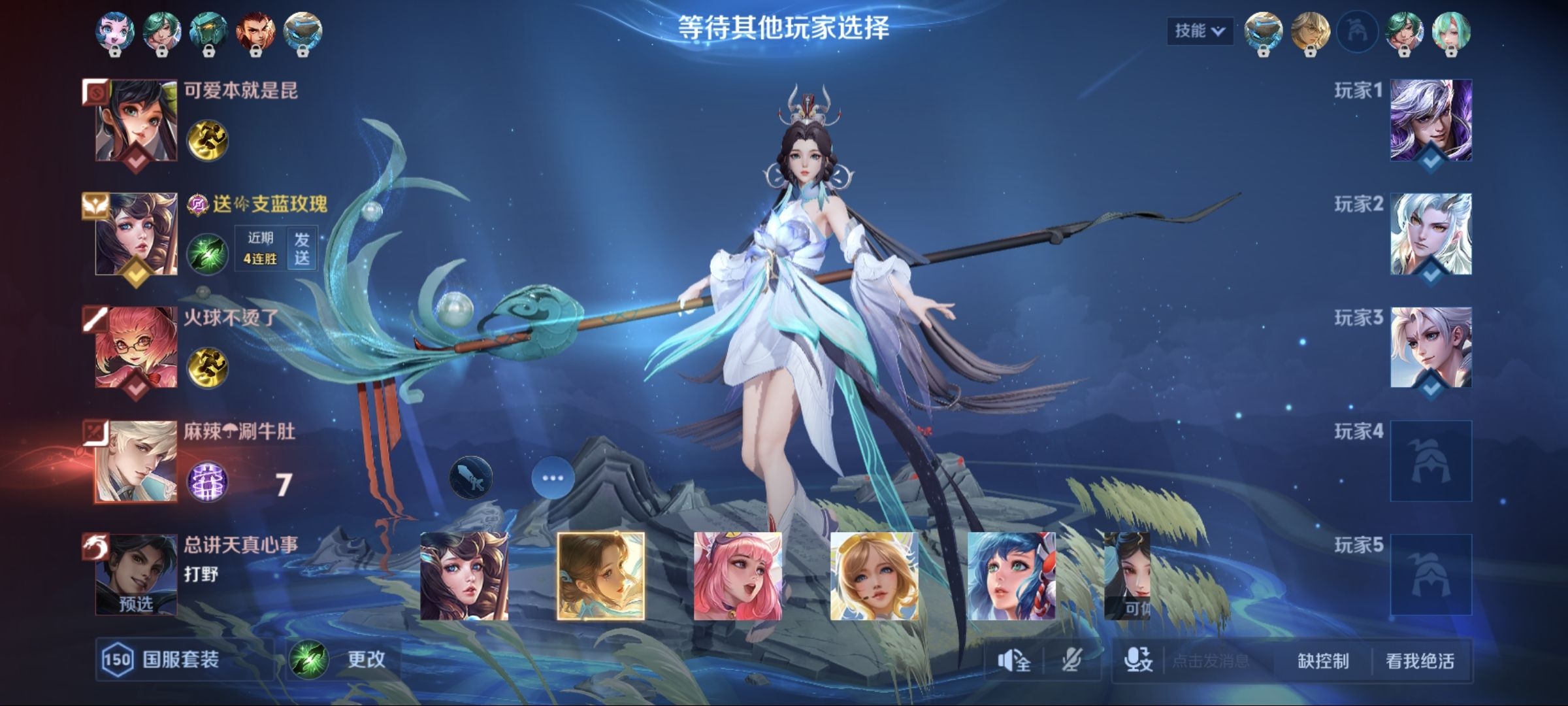Choose the blue-haired hero skin thumbnail

tap(1011, 576)
